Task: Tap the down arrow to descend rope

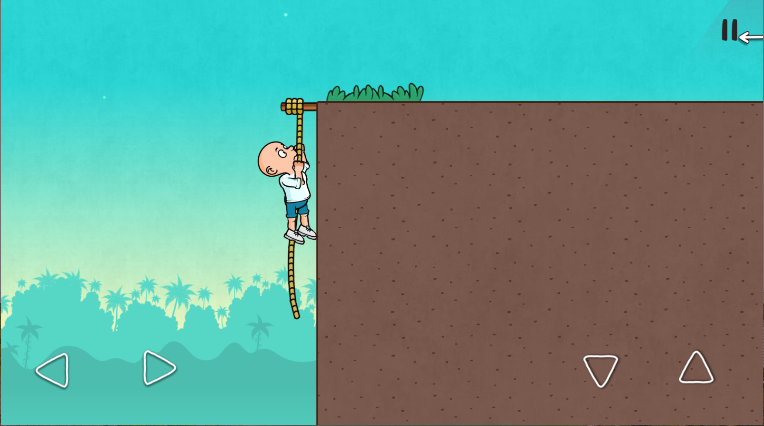Action: pos(600,370)
